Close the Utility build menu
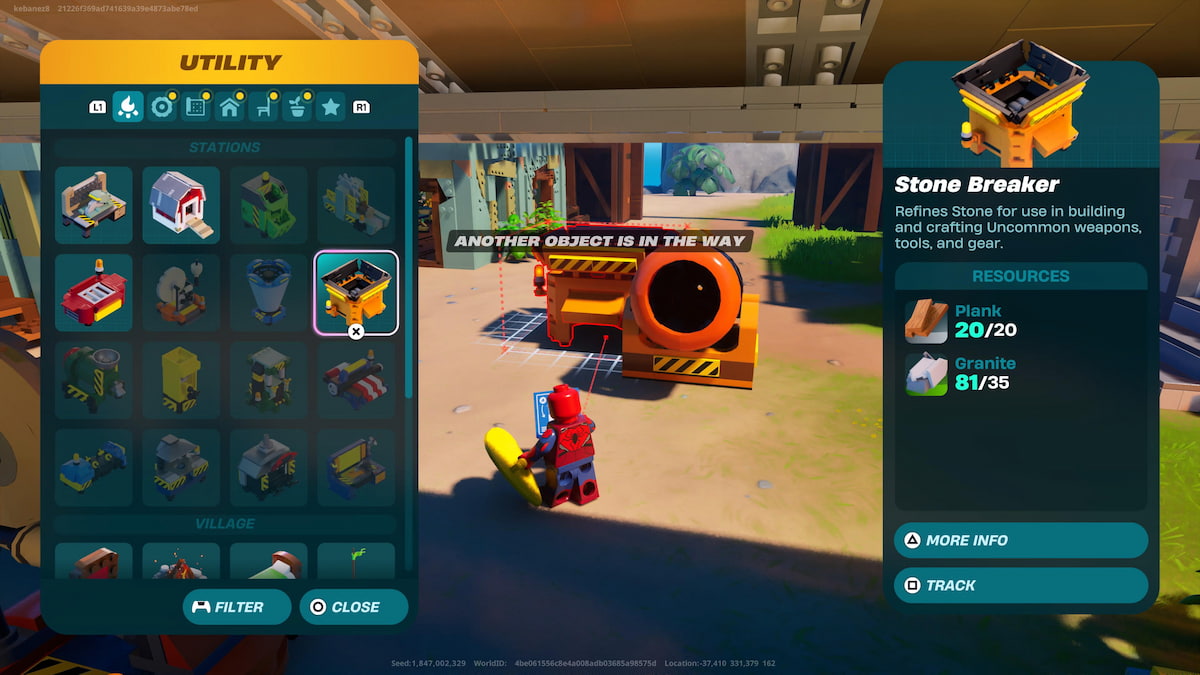1200x675 pixels. (354, 607)
